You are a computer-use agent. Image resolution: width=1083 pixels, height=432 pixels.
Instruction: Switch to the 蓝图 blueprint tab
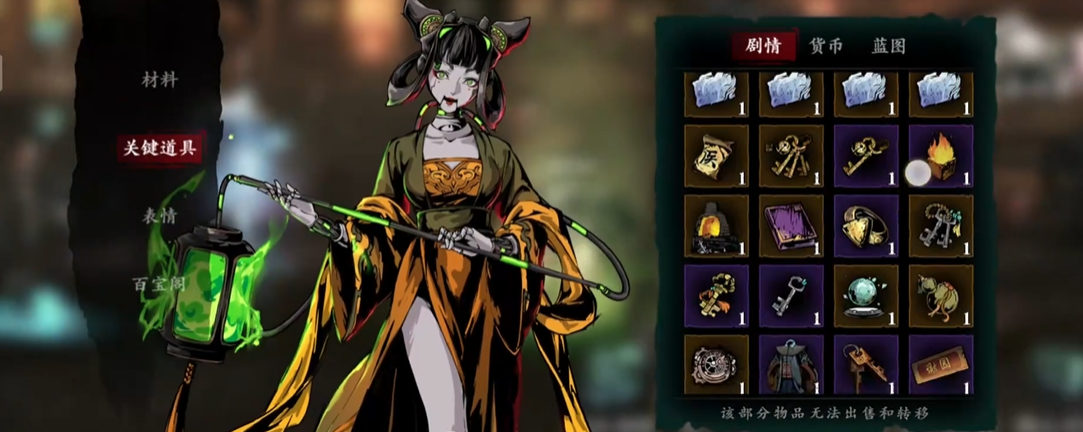(888, 46)
